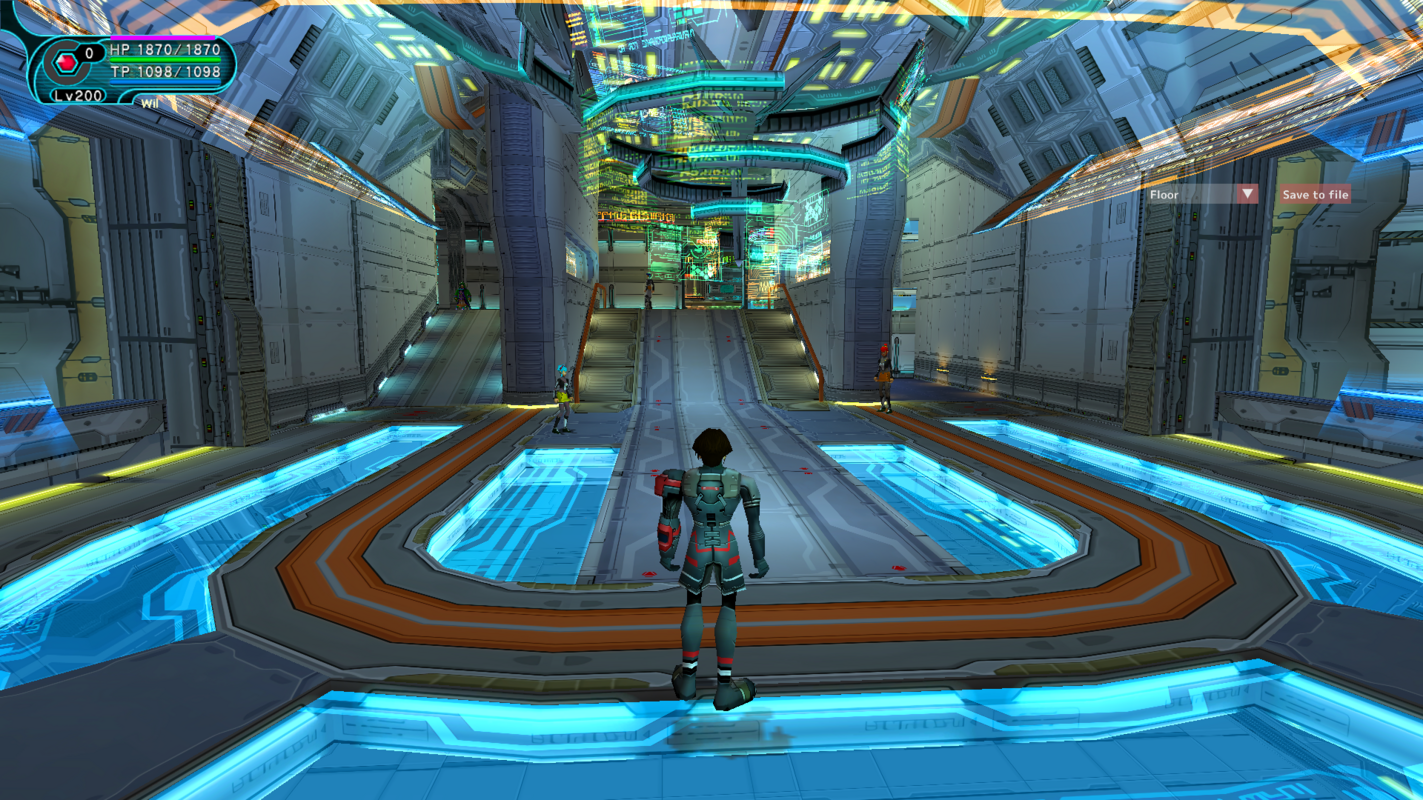Click the red triangle arrow on Floor selector
1423x800 pixels.
[x=1246, y=194]
